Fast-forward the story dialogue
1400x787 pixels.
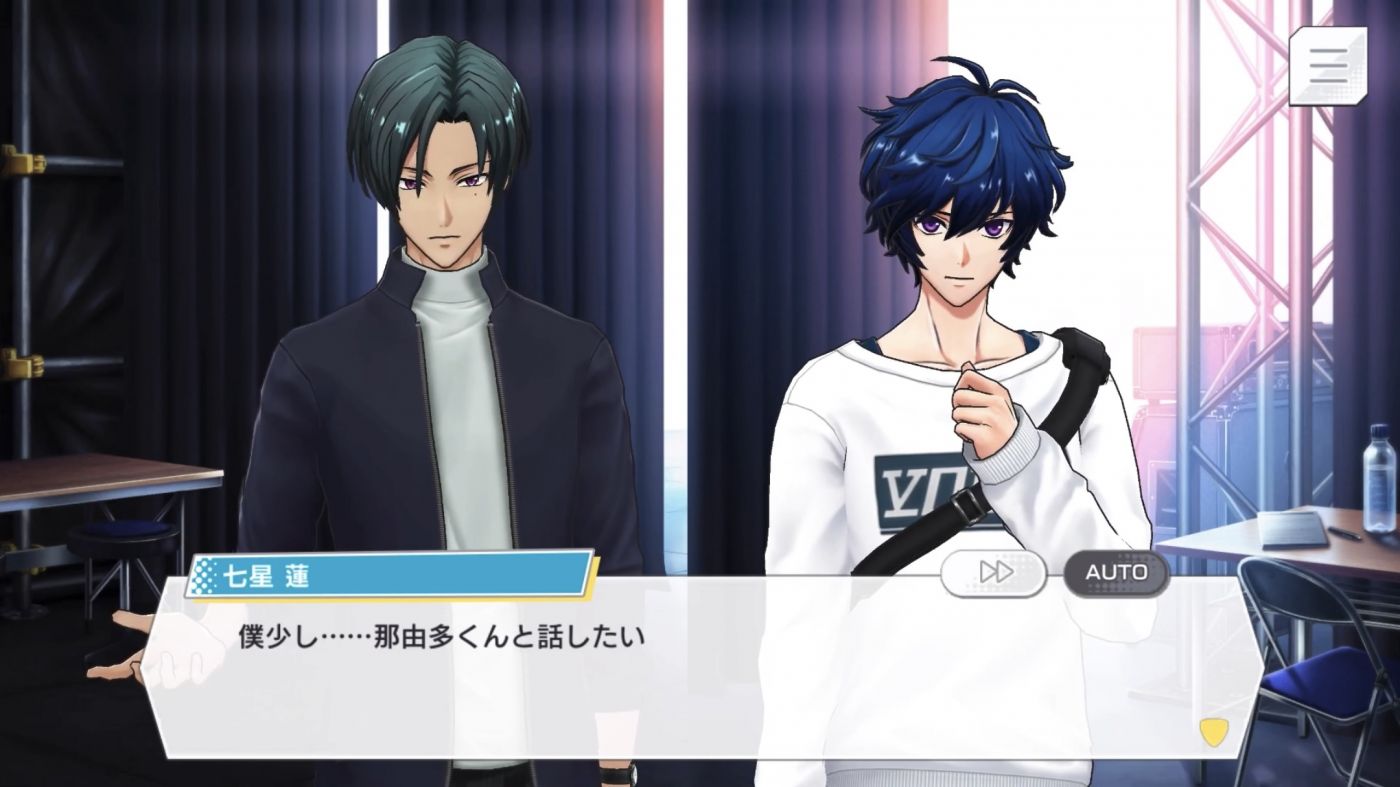[x=994, y=572]
